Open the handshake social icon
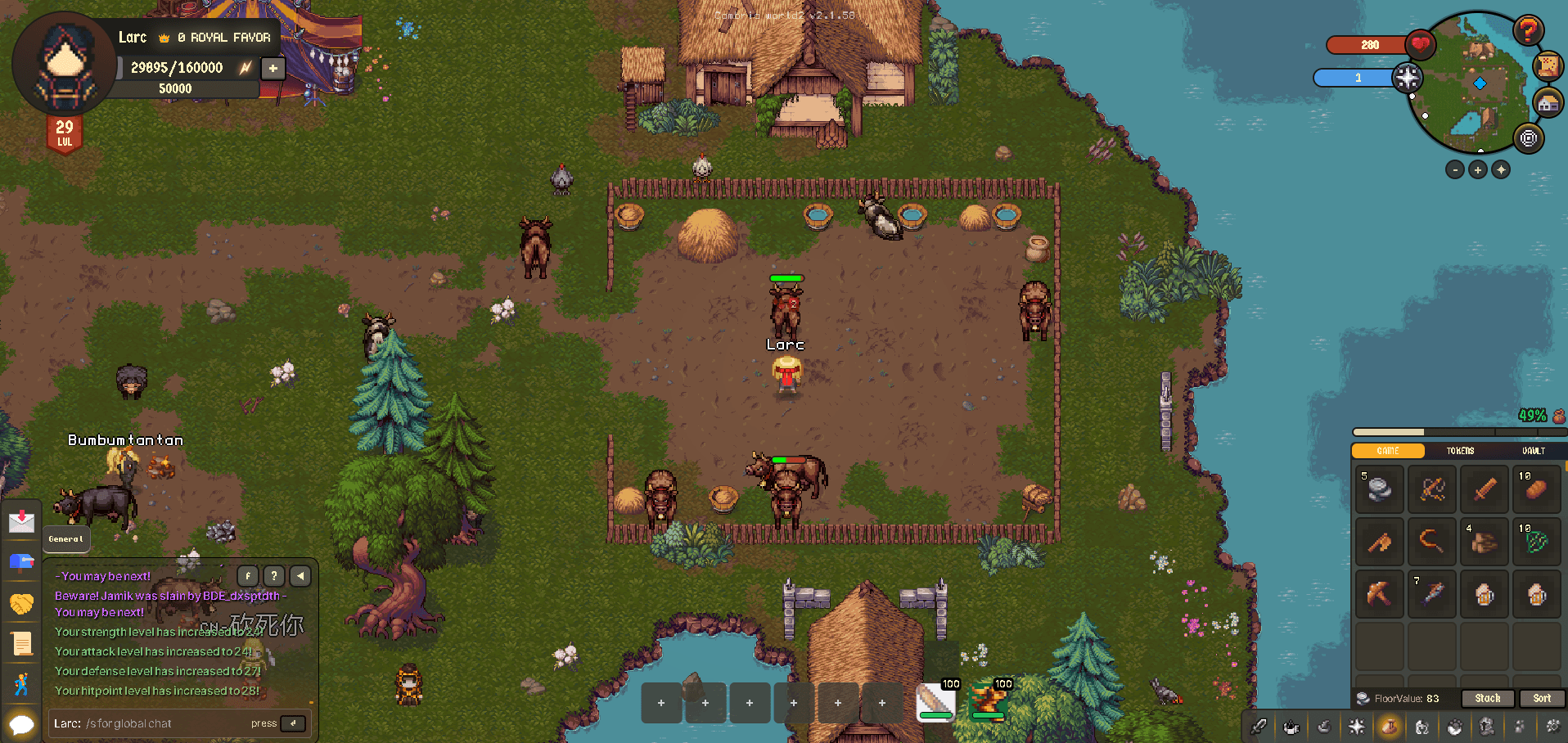 point(22,604)
